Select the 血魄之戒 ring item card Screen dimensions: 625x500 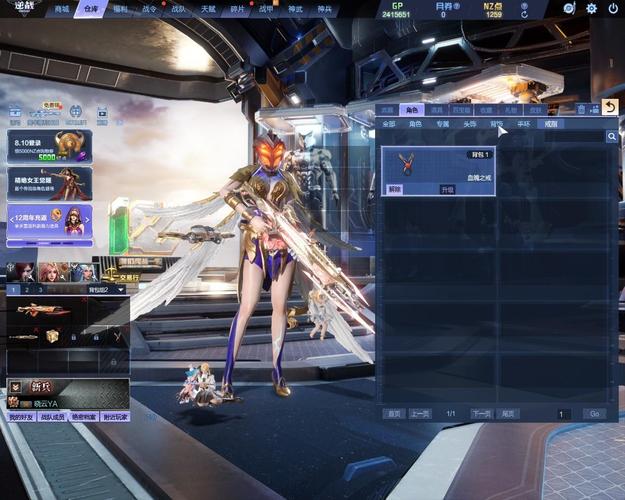point(438,168)
